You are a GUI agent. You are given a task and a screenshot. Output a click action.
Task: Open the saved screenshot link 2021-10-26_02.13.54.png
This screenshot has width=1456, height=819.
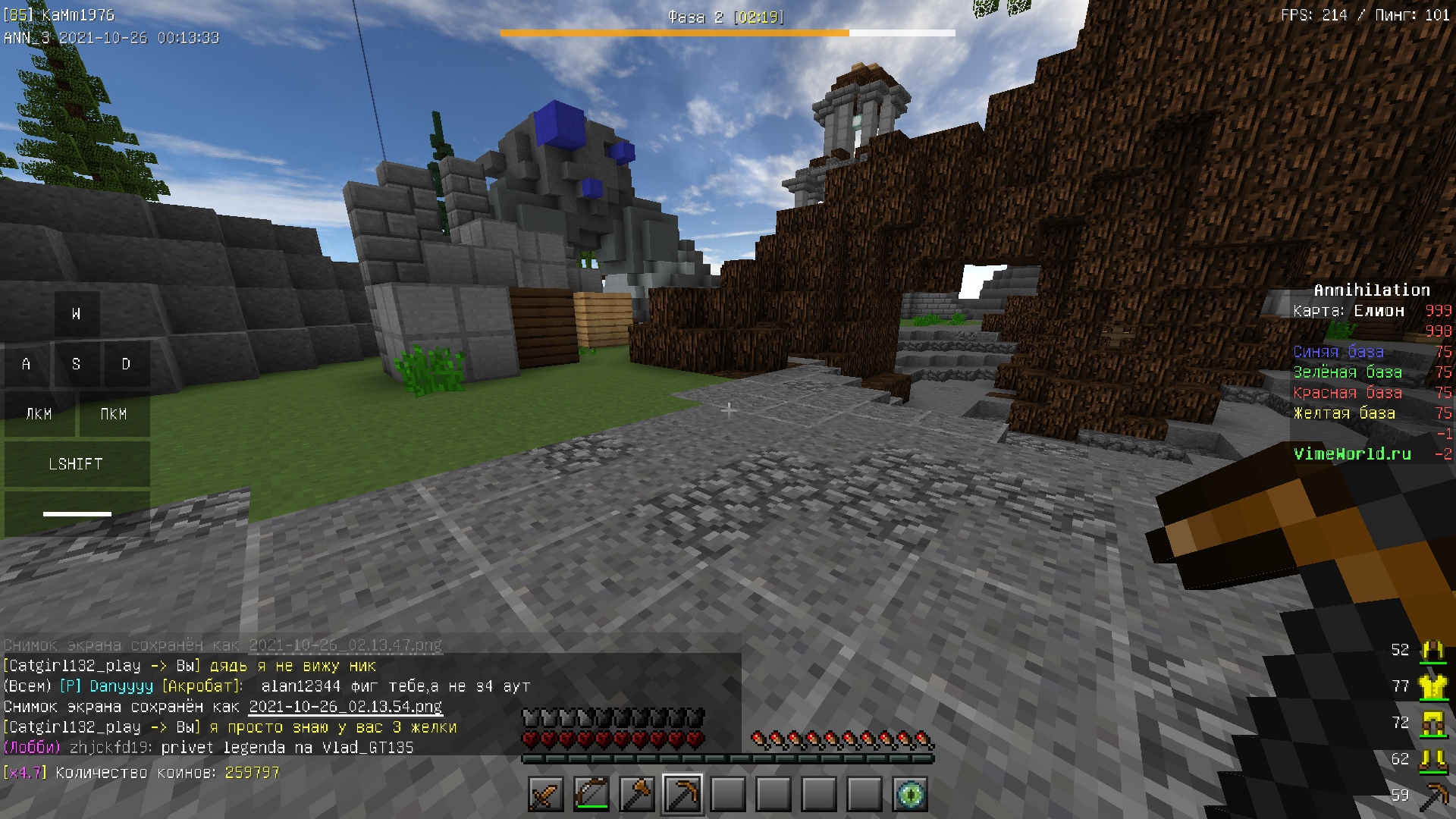345,707
